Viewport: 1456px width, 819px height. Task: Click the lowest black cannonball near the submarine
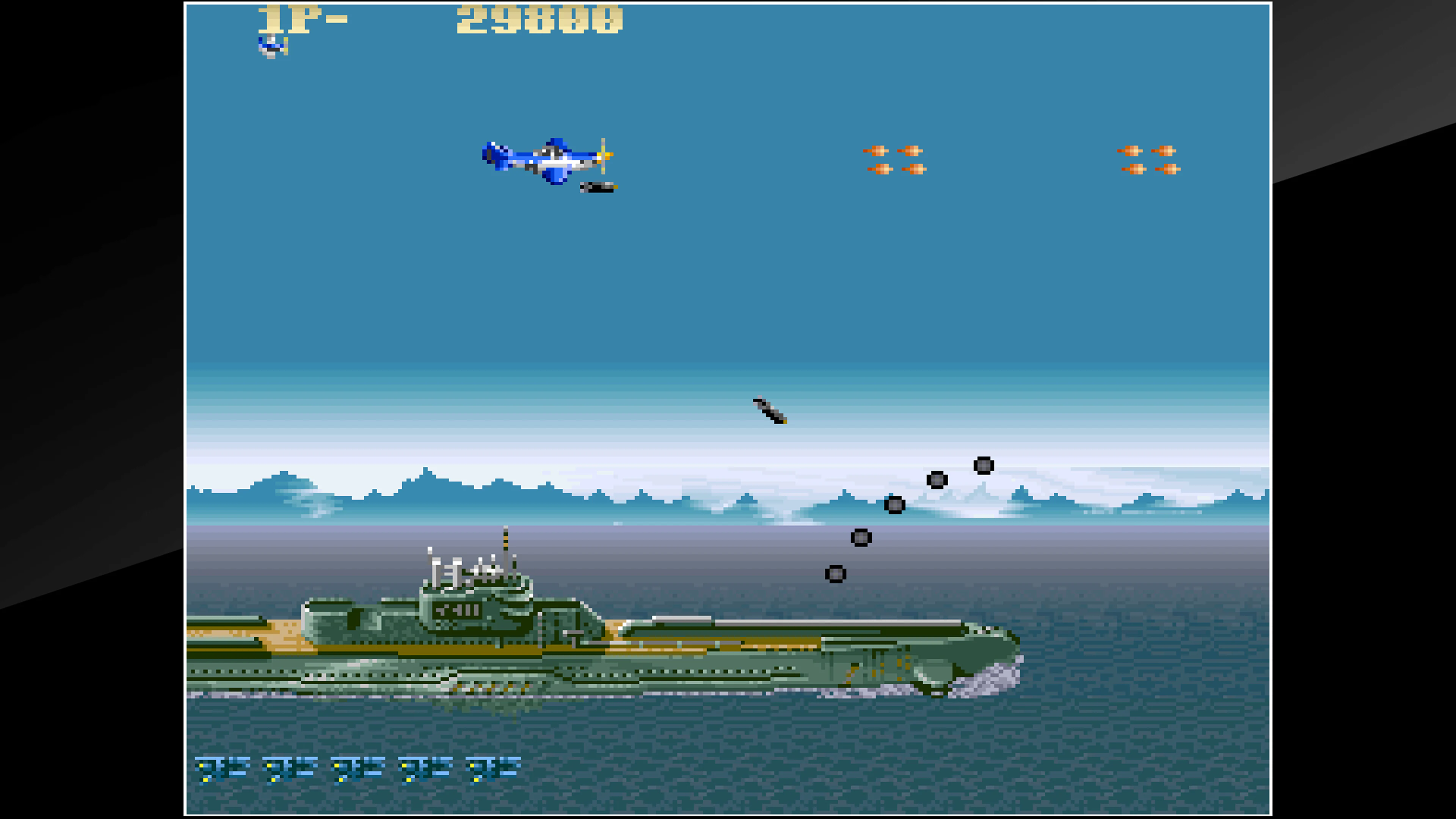coord(835,574)
